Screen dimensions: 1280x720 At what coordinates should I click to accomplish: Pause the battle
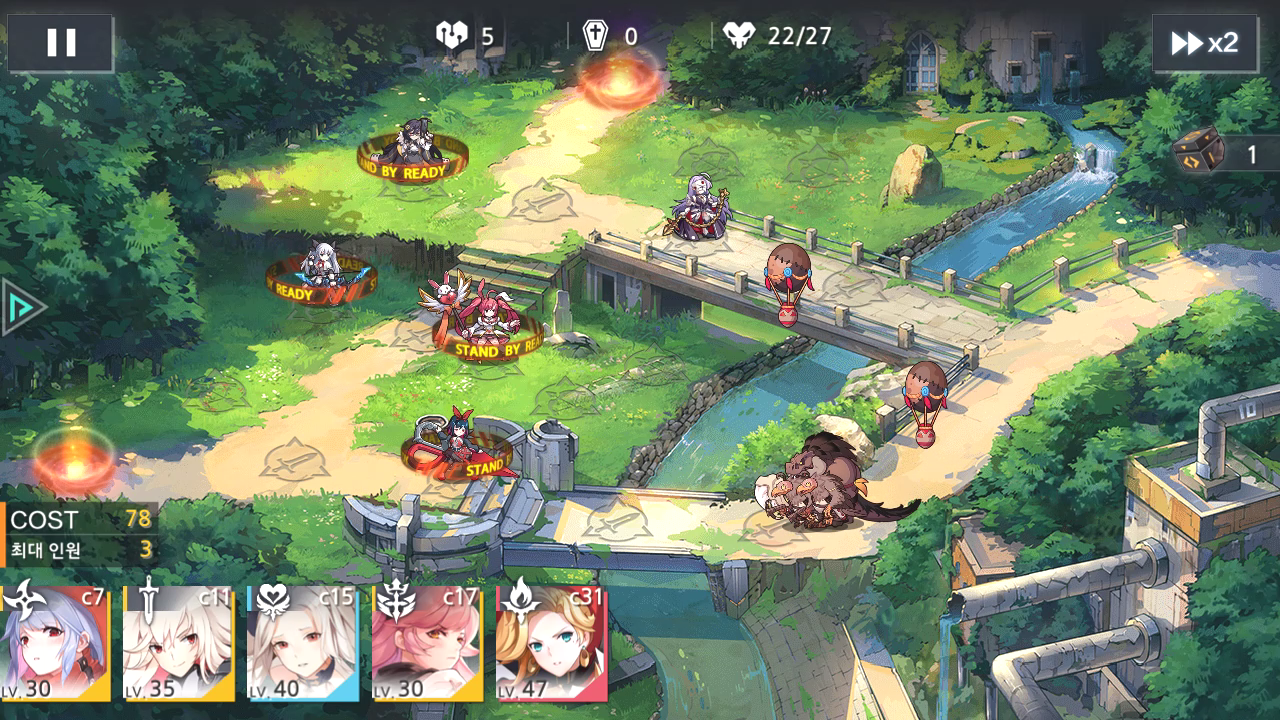(x=61, y=43)
